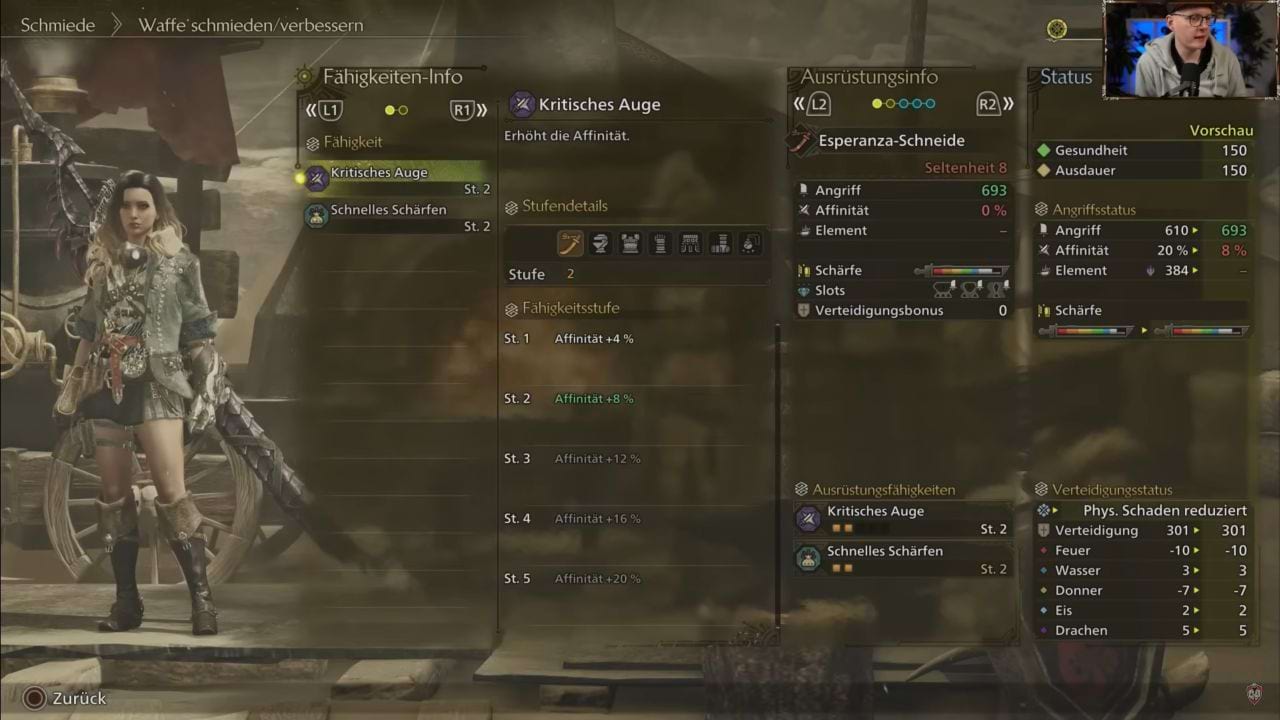The width and height of the screenshot is (1280, 720).
Task: Select the charm icon at the end of Stufendetails
Action: pos(750,243)
